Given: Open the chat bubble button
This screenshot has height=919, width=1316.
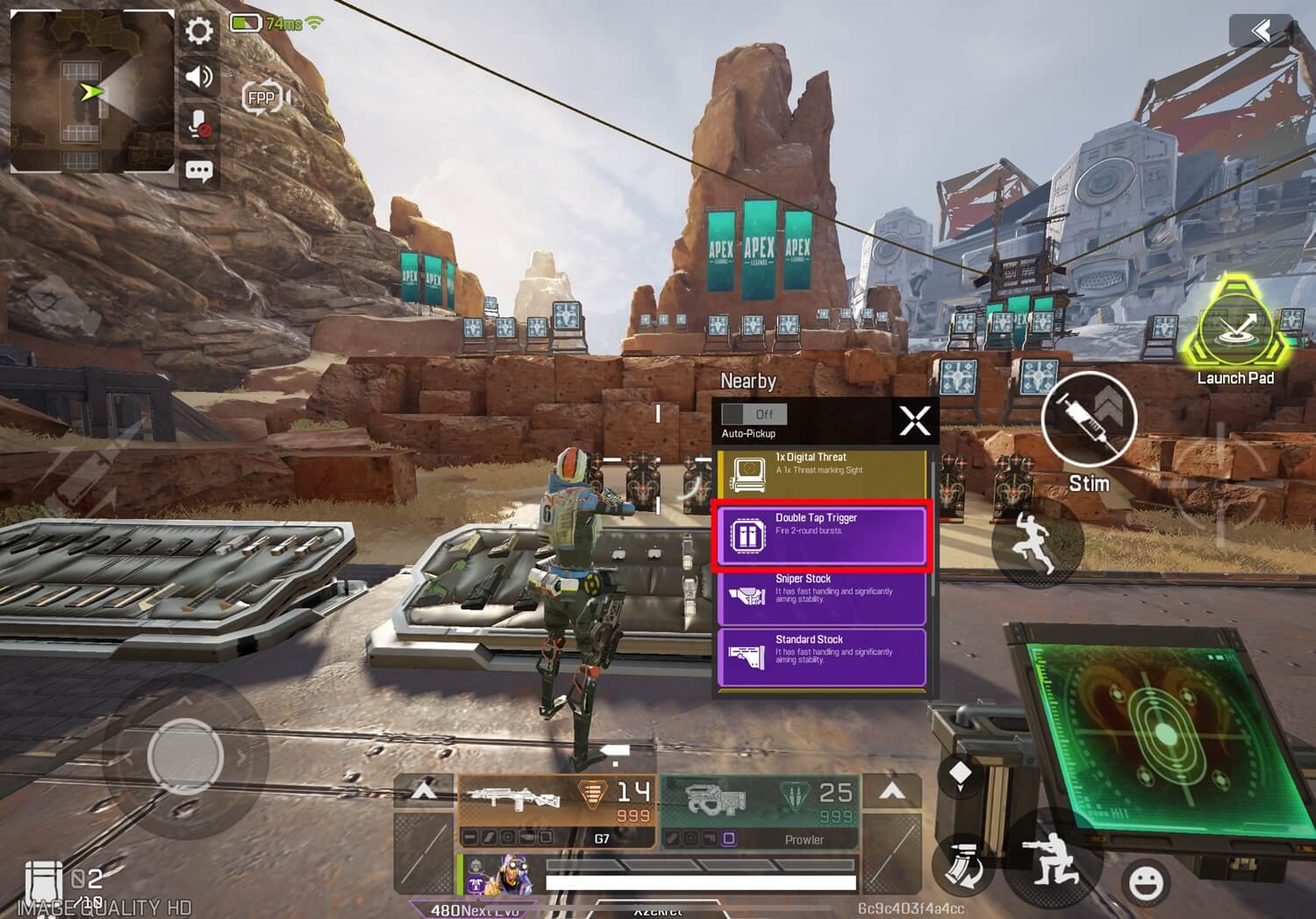Looking at the screenshot, I should point(199,170).
